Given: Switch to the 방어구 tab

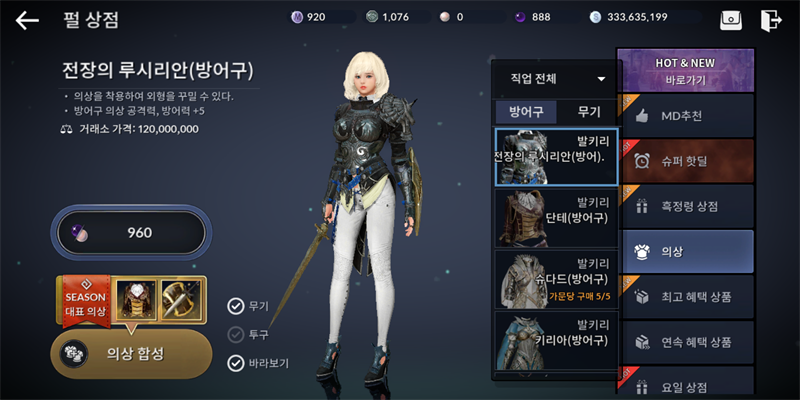Looking at the screenshot, I should [x=526, y=112].
